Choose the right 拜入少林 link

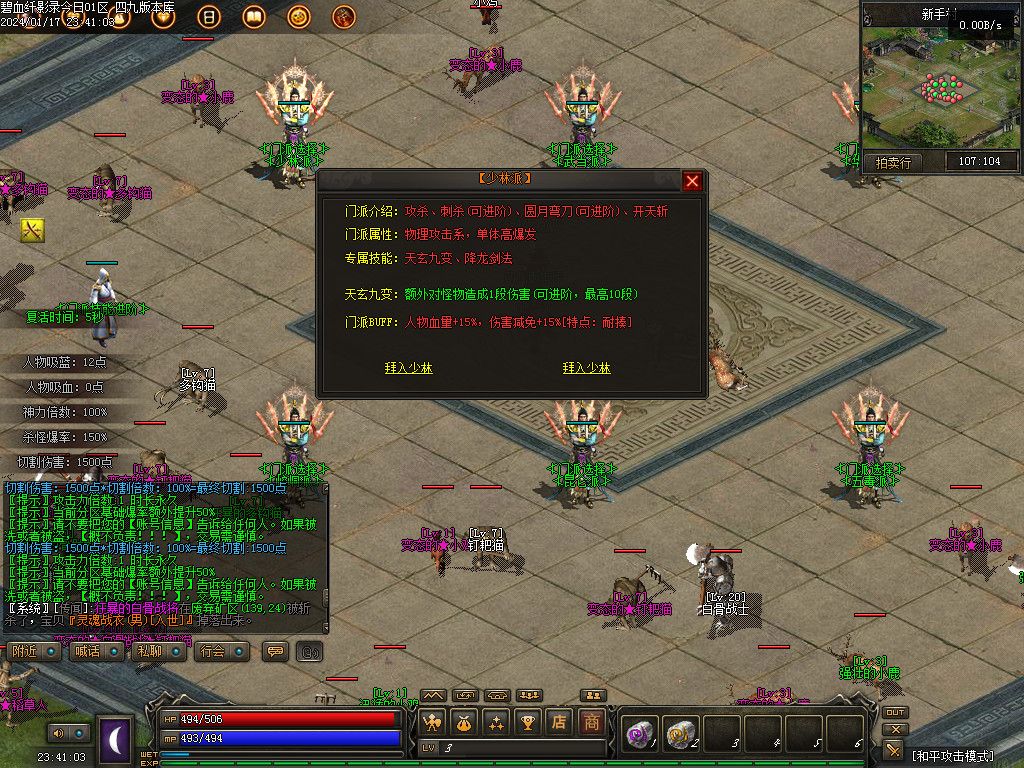[x=586, y=368]
